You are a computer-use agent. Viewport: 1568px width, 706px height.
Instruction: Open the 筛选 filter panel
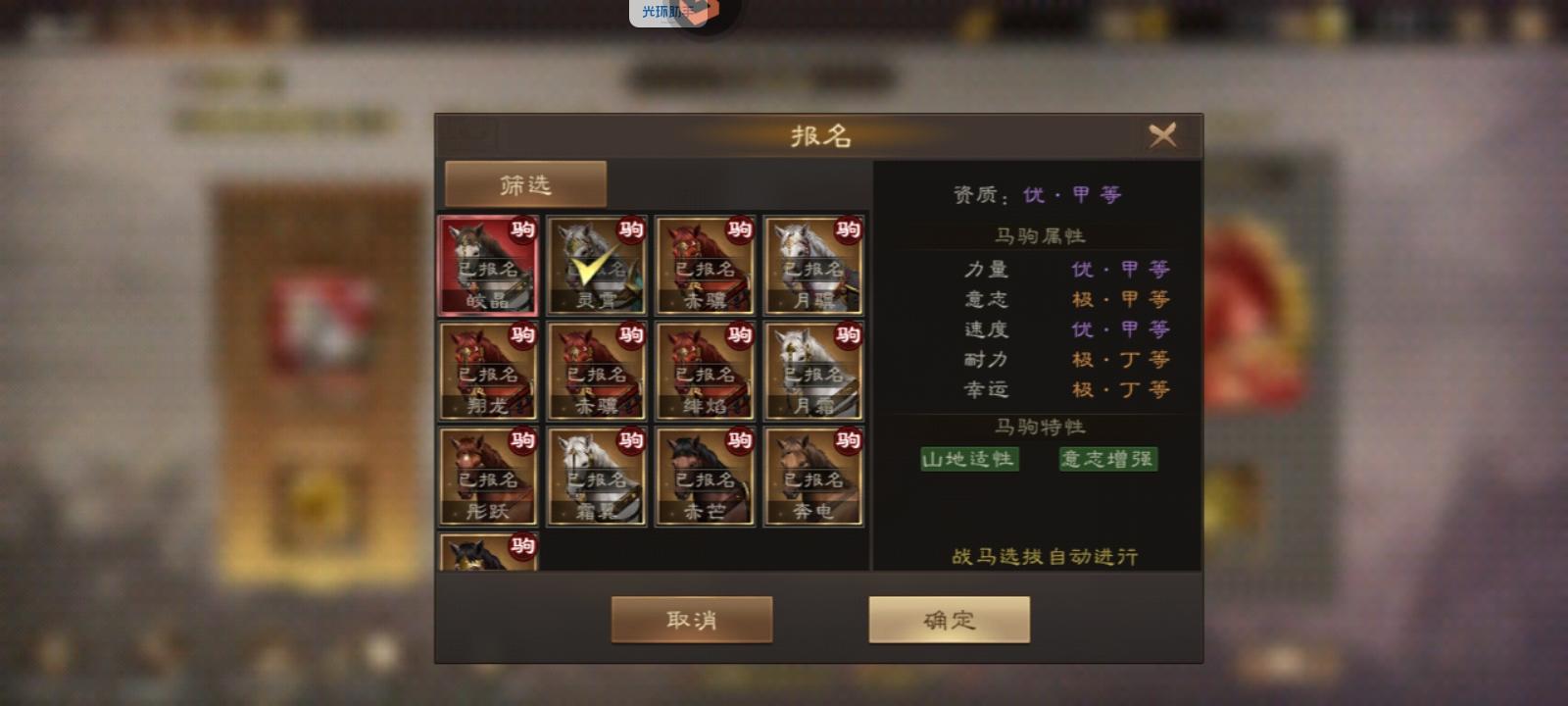click(x=525, y=182)
